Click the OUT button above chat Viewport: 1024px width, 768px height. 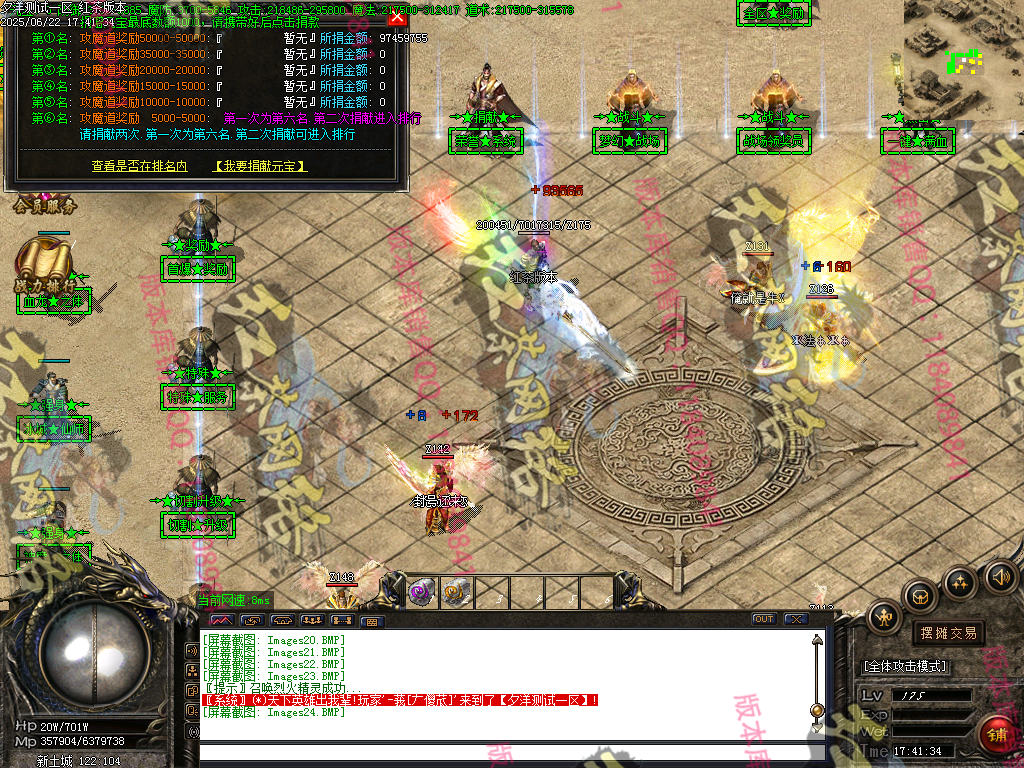[764, 619]
